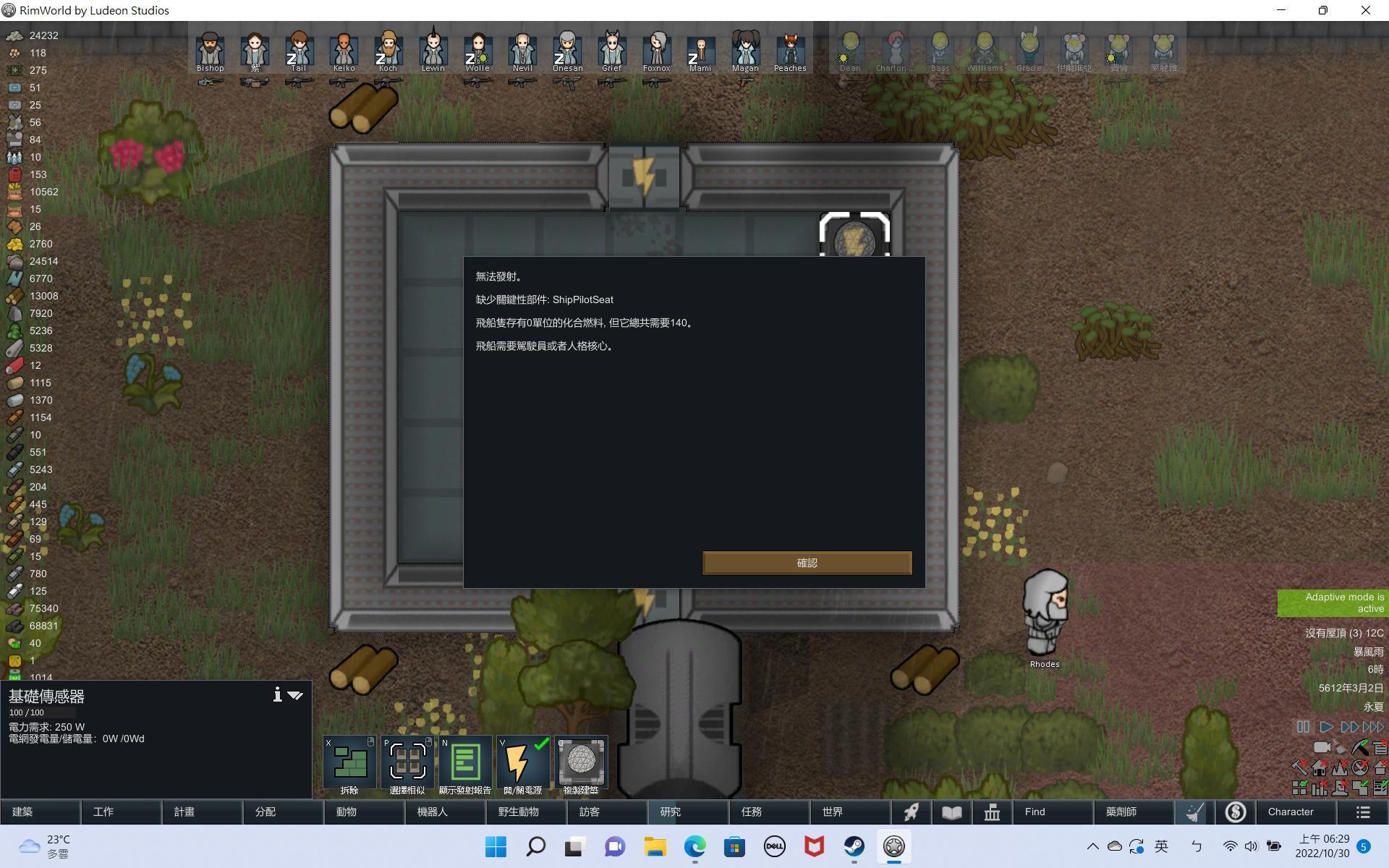The image size is (1389, 868).
Task: Open the Character menu at bottom right
Action: coord(1292,812)
